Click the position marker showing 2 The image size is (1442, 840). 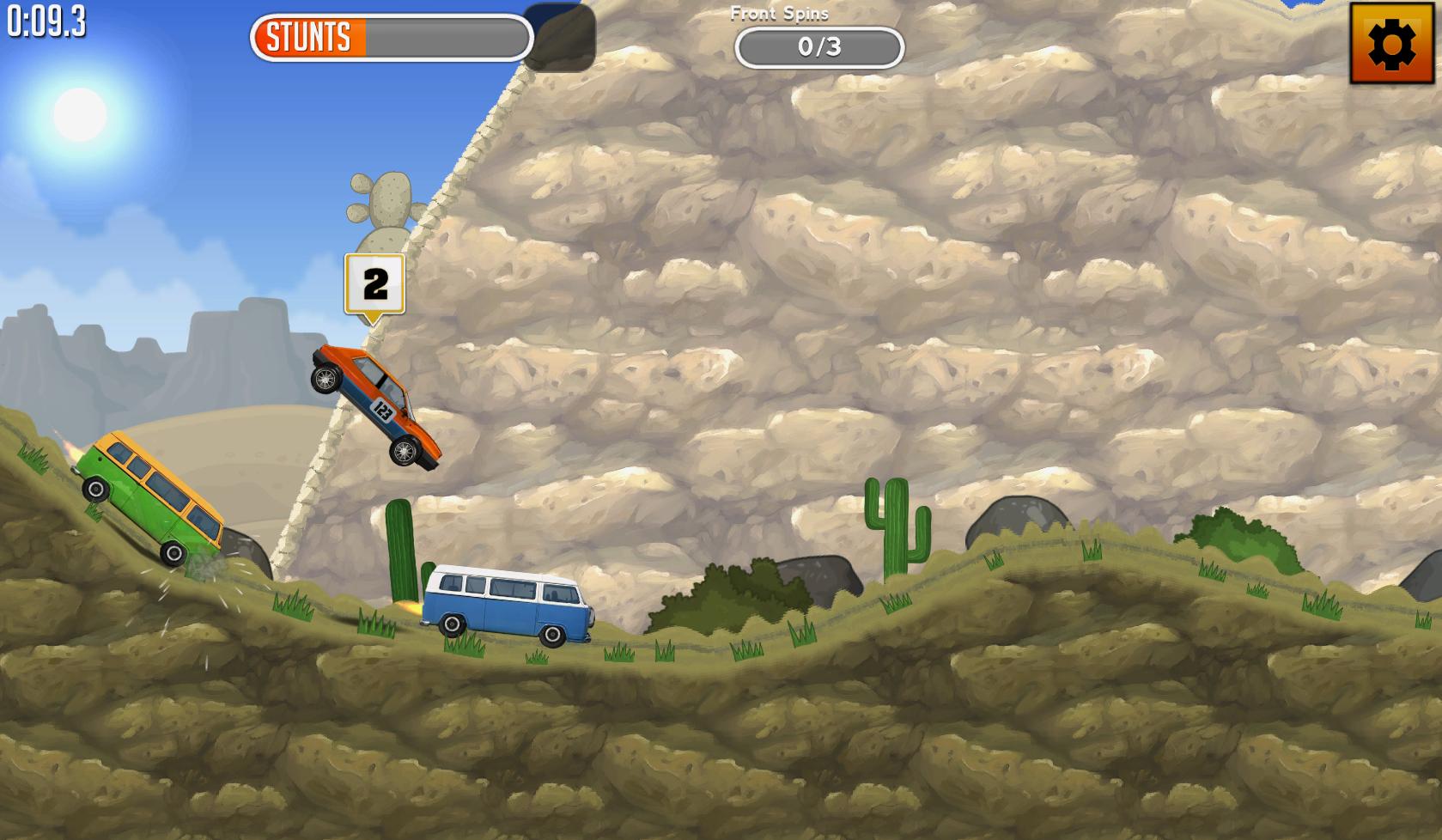pos(374,283)
